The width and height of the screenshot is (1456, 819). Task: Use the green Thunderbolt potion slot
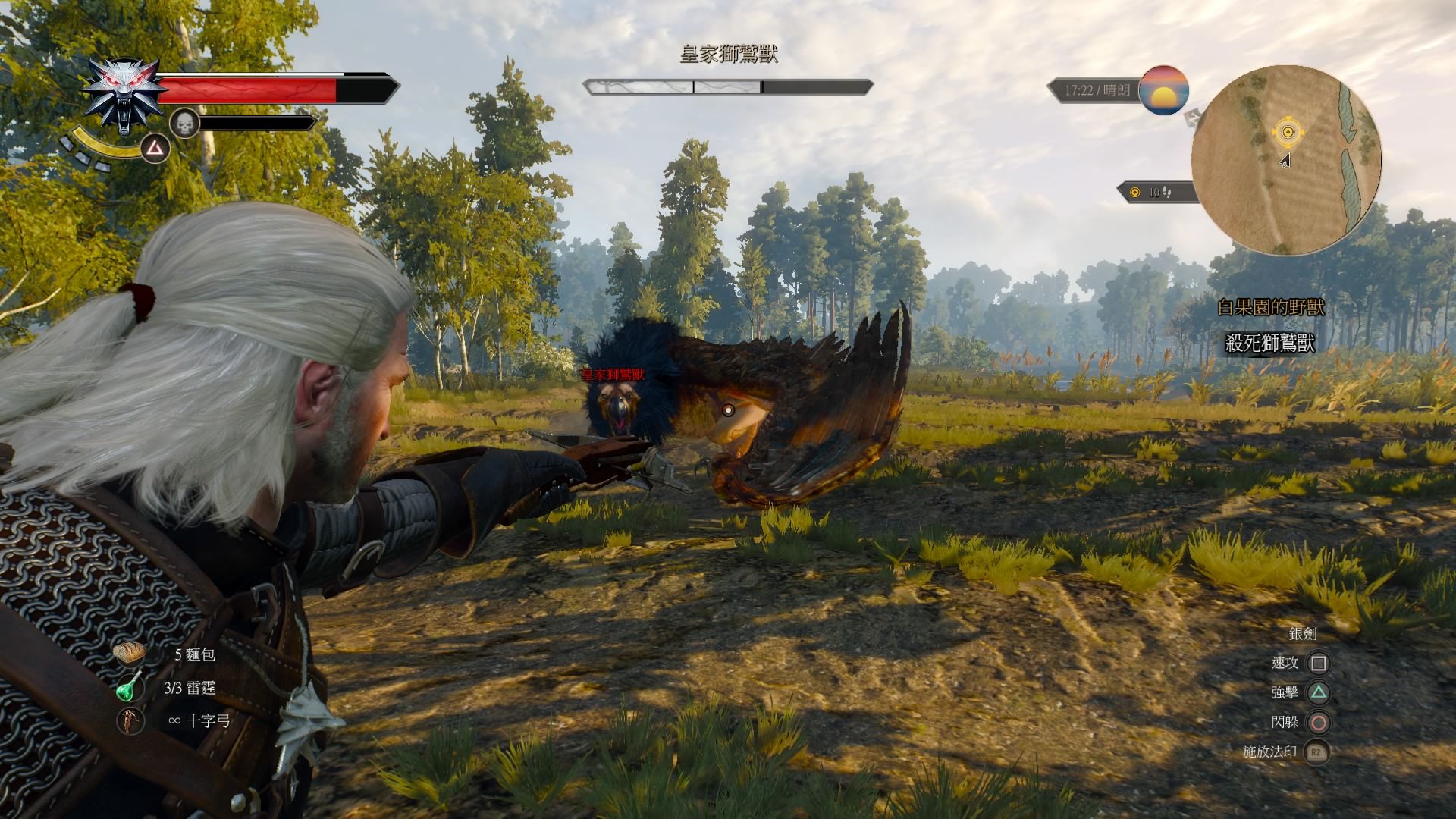130,687
